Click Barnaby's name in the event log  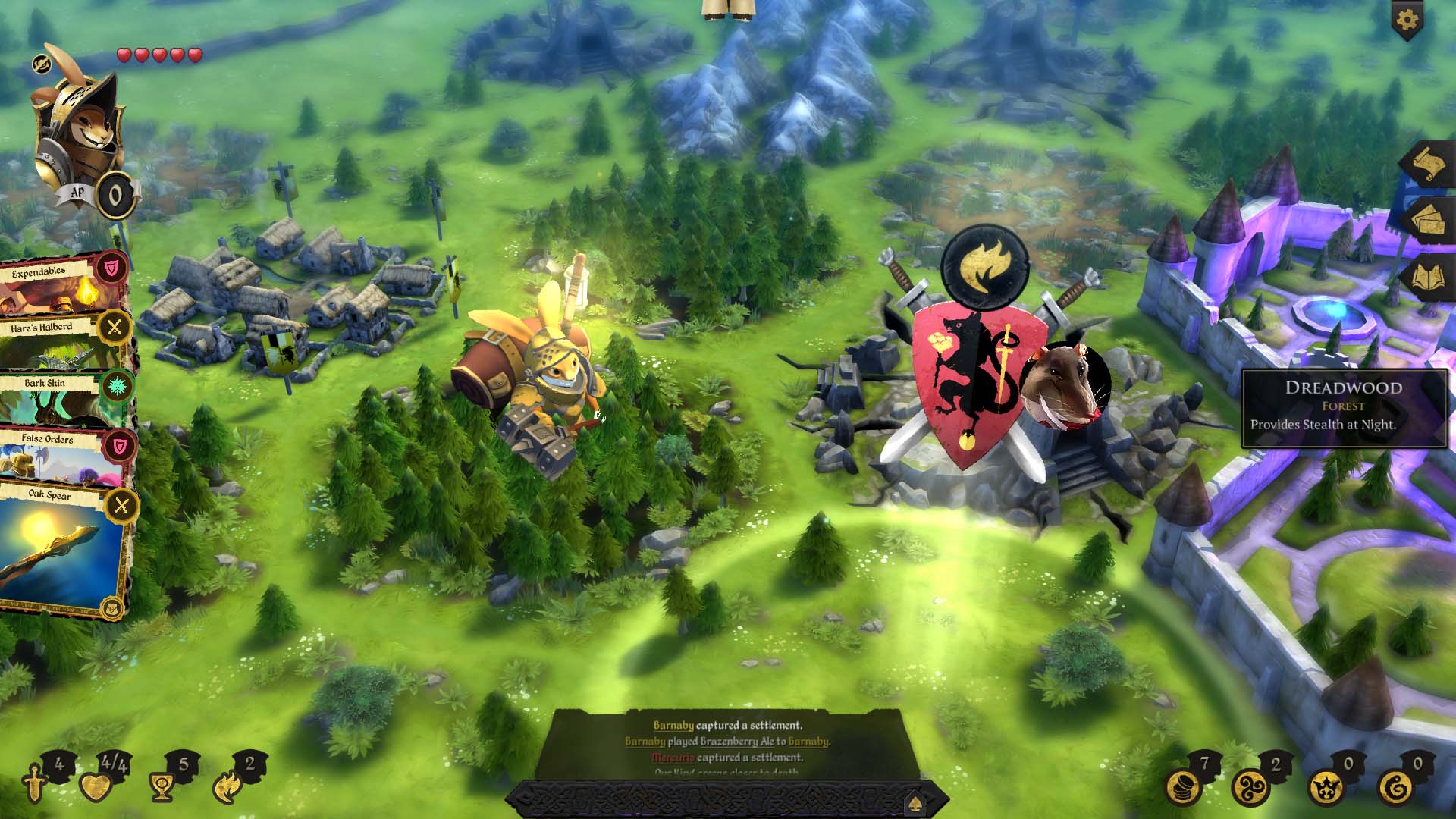(x=674, y=725)
